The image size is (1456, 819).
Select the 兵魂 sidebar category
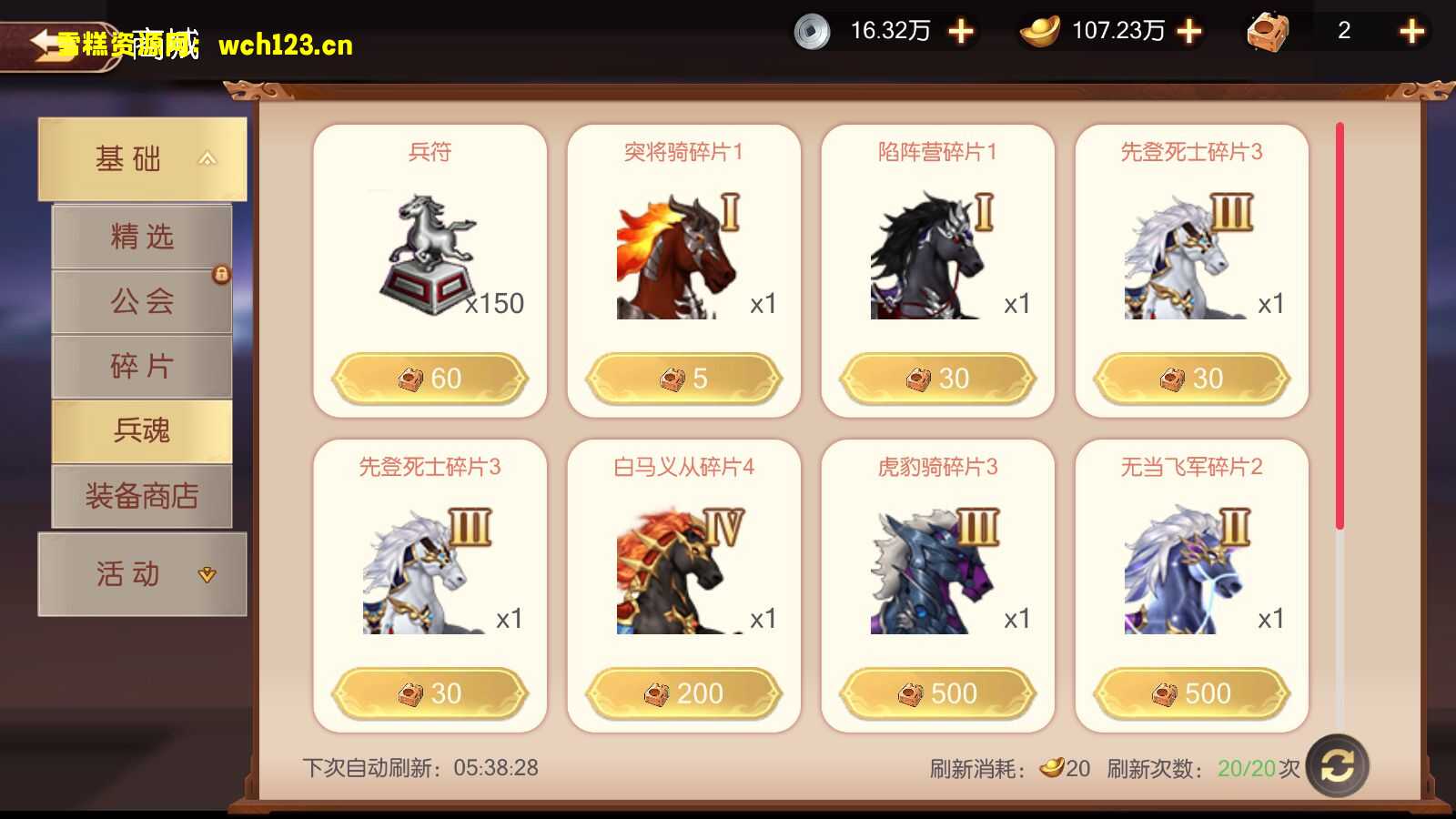click(x=141, y=430)
